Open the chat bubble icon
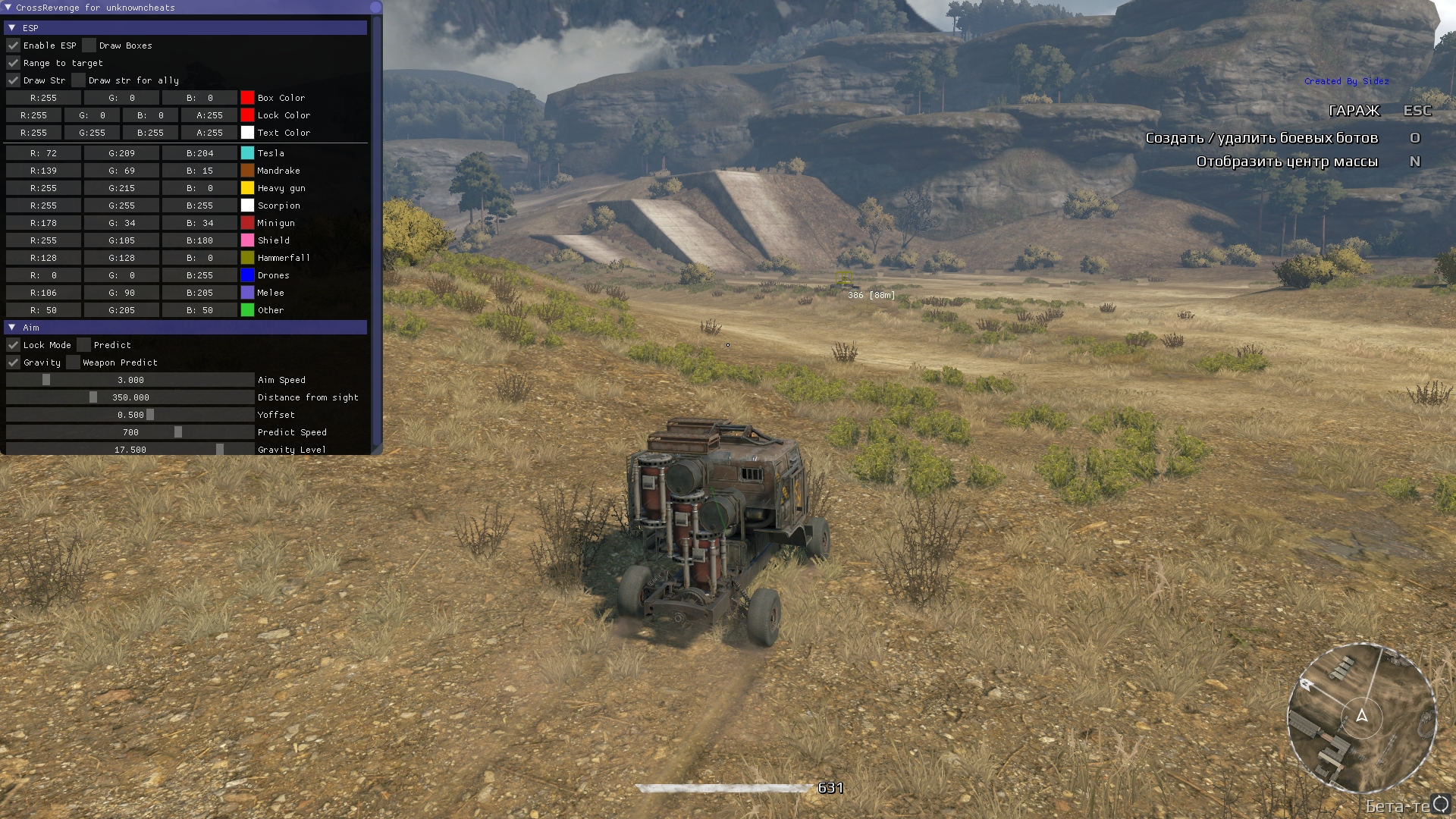 pos(1440,805)
